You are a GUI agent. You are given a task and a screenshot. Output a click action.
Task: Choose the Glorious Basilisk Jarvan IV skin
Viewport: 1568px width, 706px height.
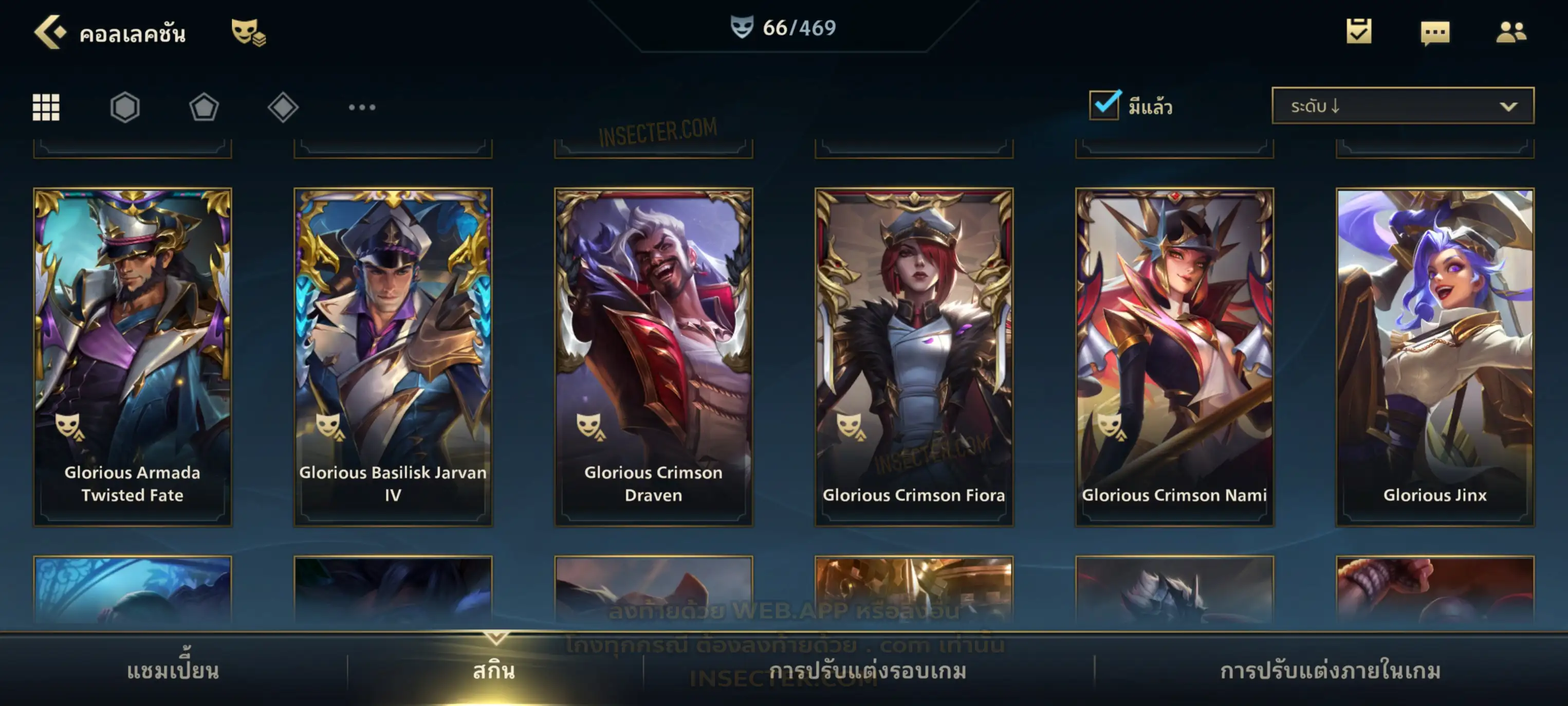[393, 356]
